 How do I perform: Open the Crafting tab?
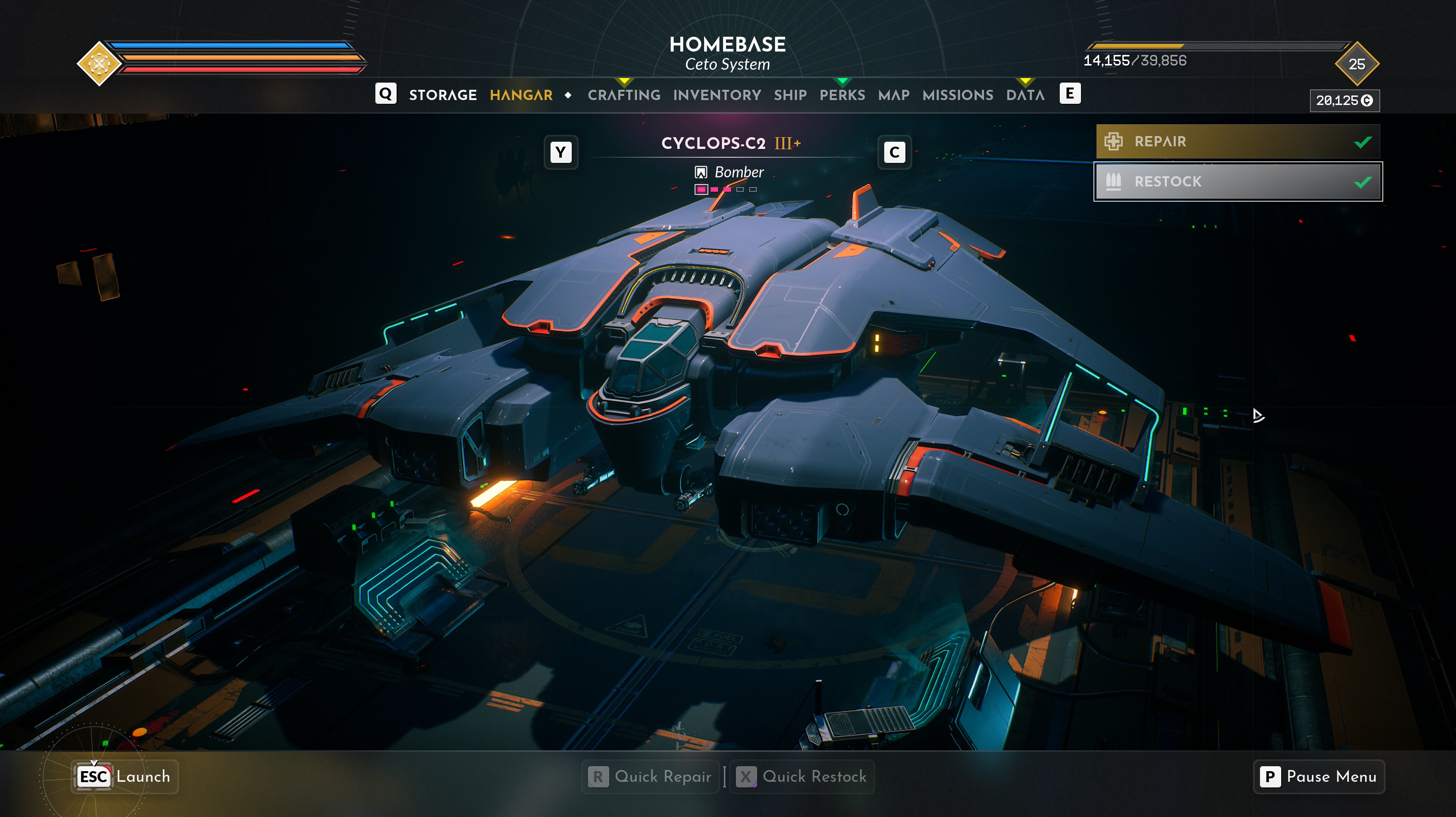623,95
